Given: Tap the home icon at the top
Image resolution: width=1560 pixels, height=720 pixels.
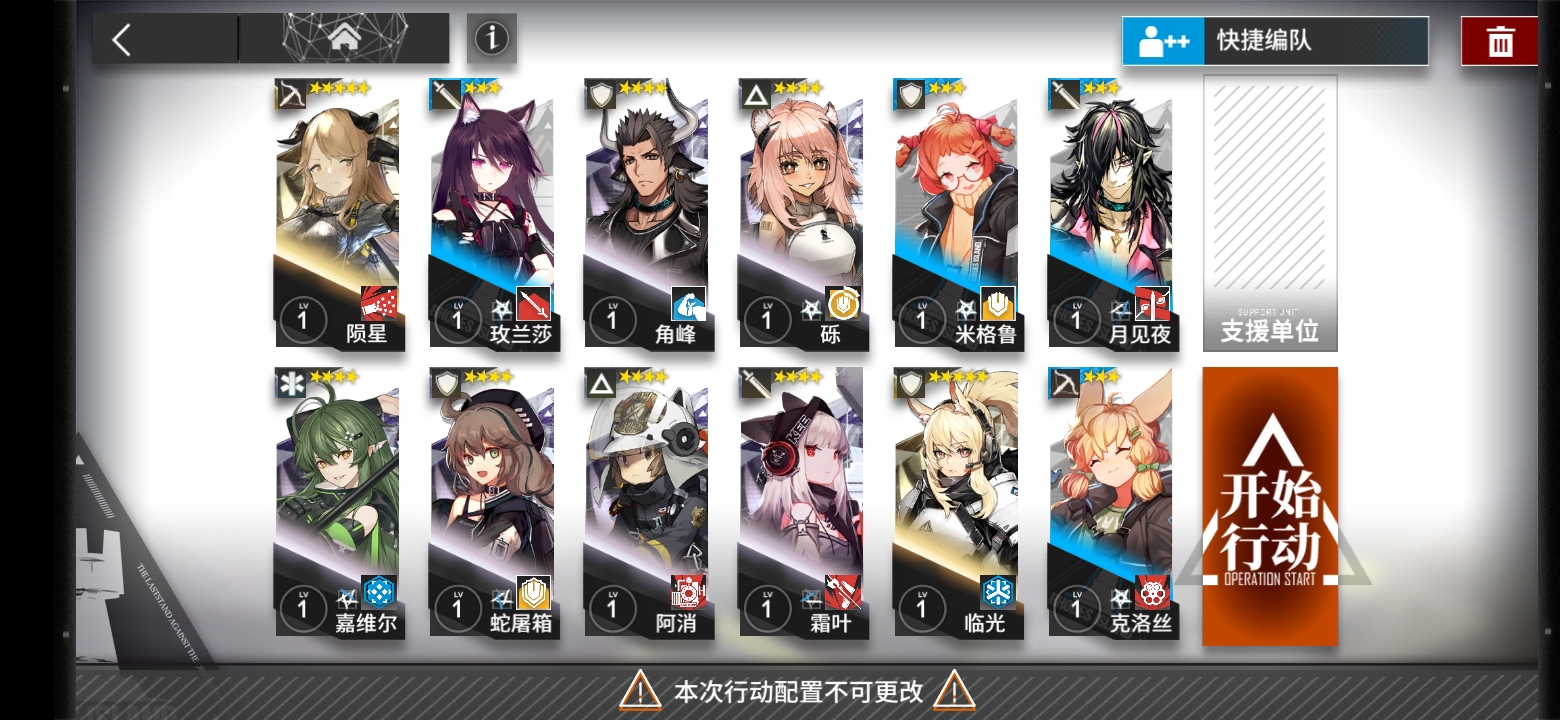Looking at the screenshot, I should pos(345,38).
